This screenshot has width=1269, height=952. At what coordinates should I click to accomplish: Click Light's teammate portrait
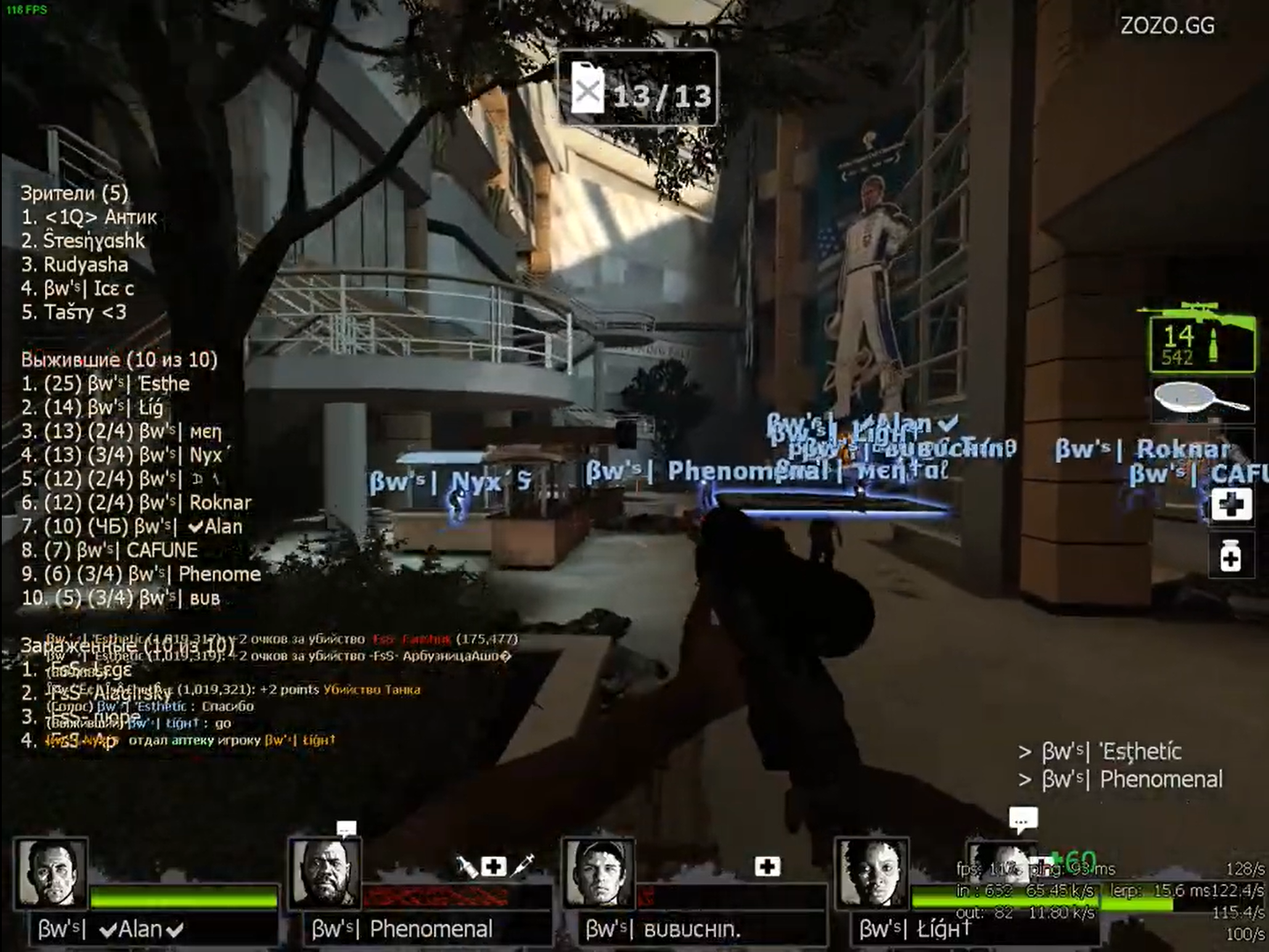pyautogui.click(x=871, y=873)
